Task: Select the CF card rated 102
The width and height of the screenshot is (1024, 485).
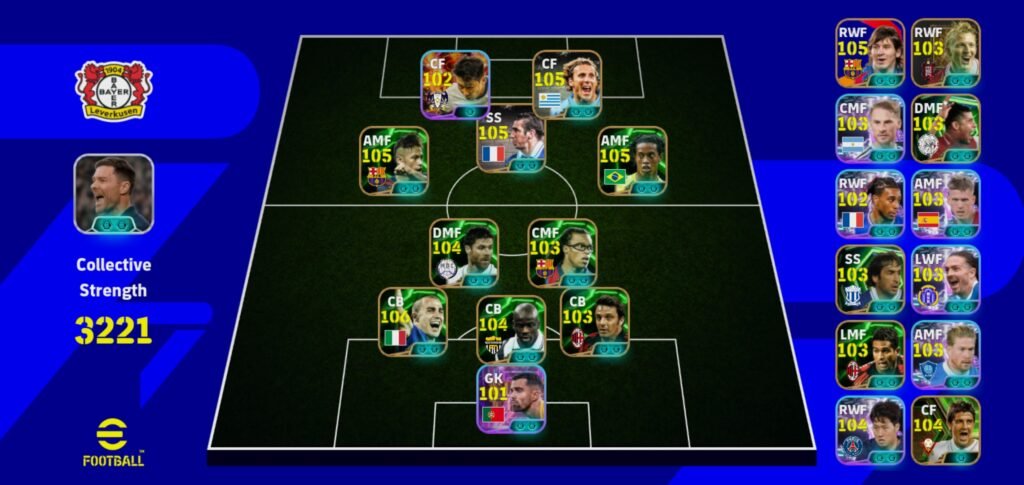Action: [x=455, y=84]
